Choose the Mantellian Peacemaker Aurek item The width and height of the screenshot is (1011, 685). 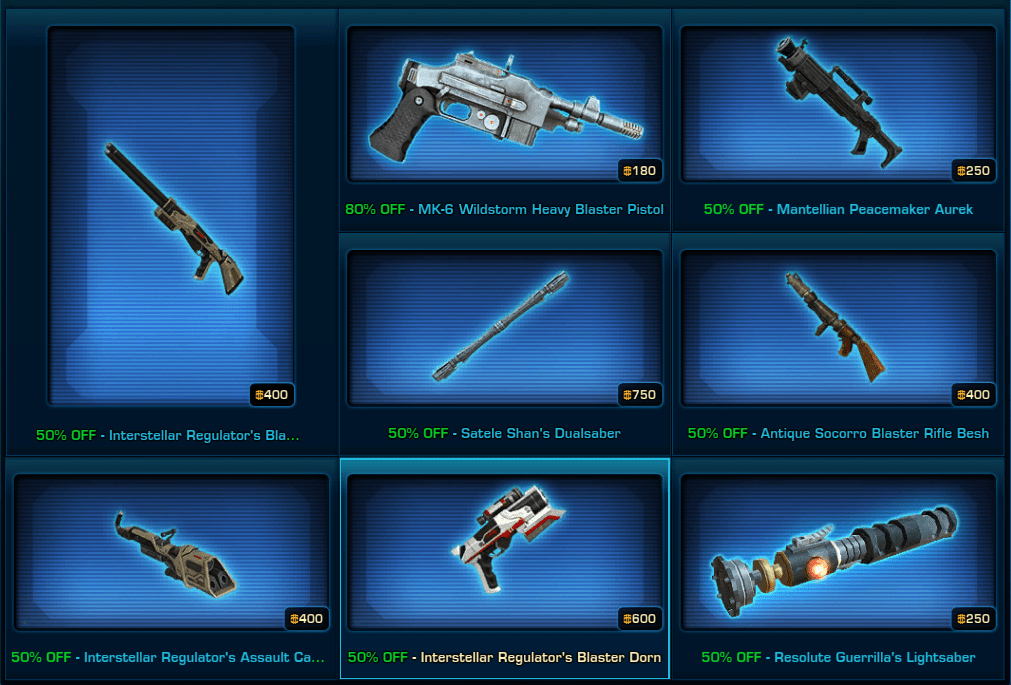click(837, 103)
